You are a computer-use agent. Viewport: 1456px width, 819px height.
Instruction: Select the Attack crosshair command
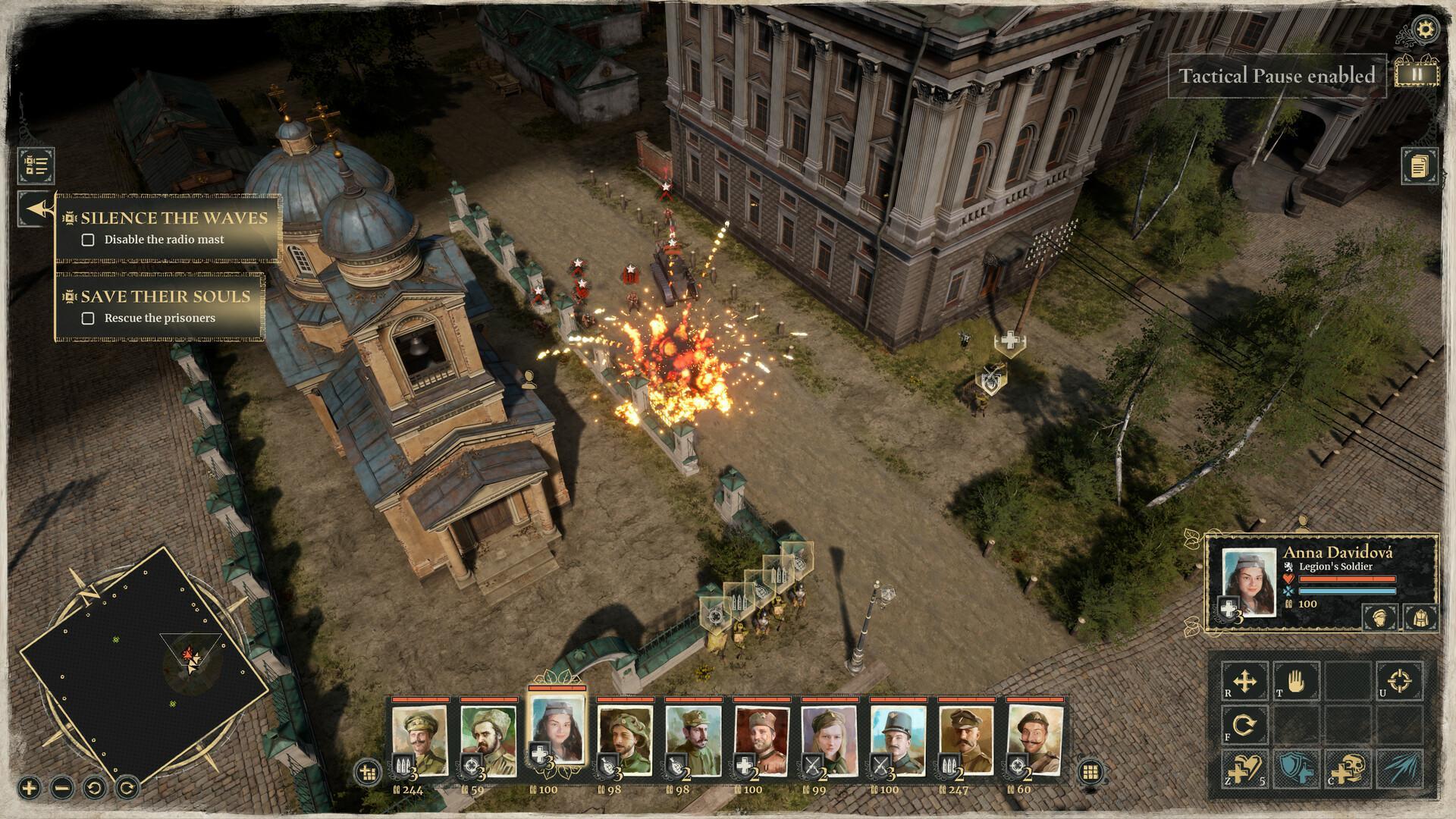[1399, 680]
